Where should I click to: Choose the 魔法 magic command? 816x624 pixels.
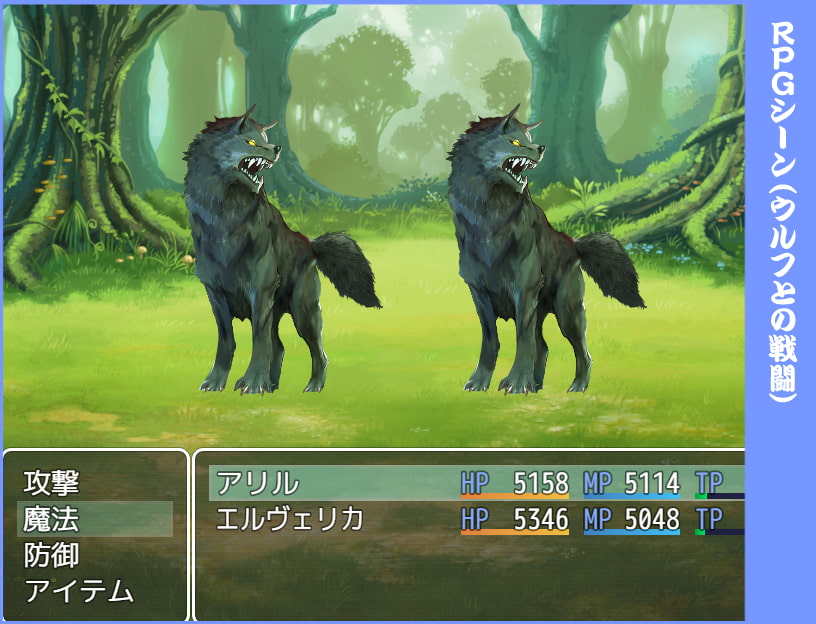pyautogui.click(x=51, y=519)
